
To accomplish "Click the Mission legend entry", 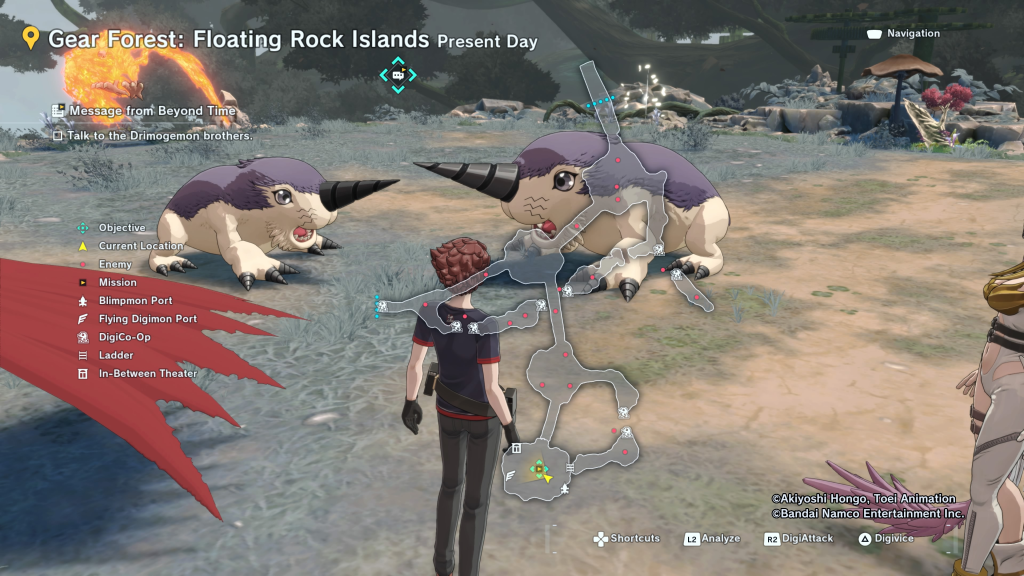I will pos(117,283).
